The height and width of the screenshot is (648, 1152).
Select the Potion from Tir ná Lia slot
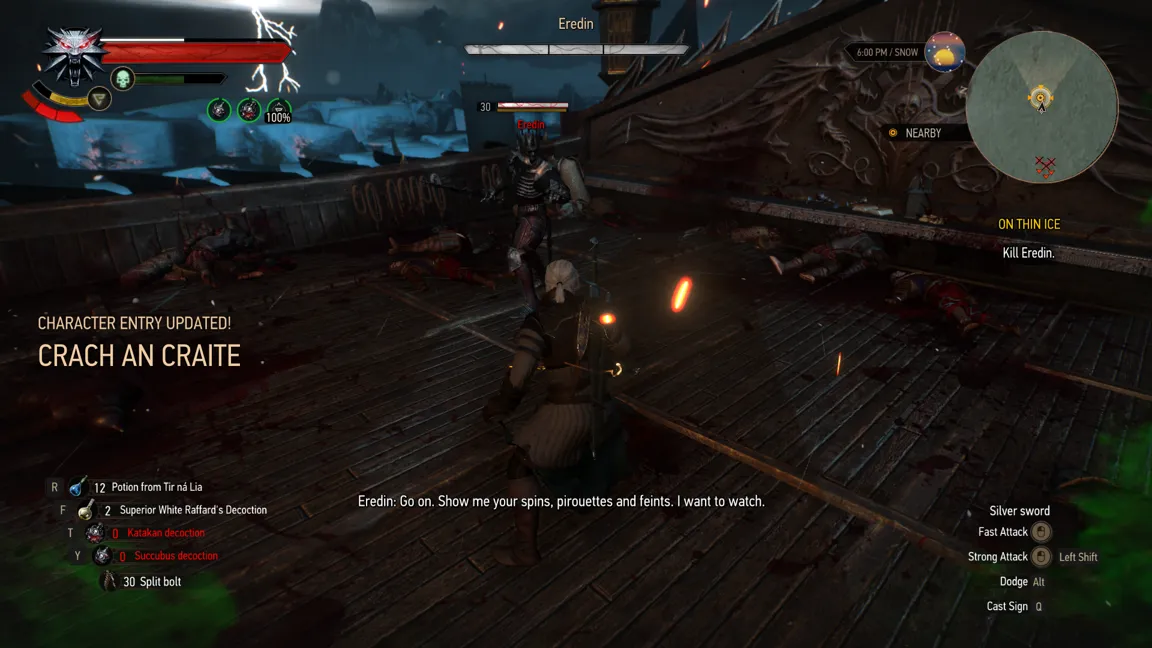point(78,487)
